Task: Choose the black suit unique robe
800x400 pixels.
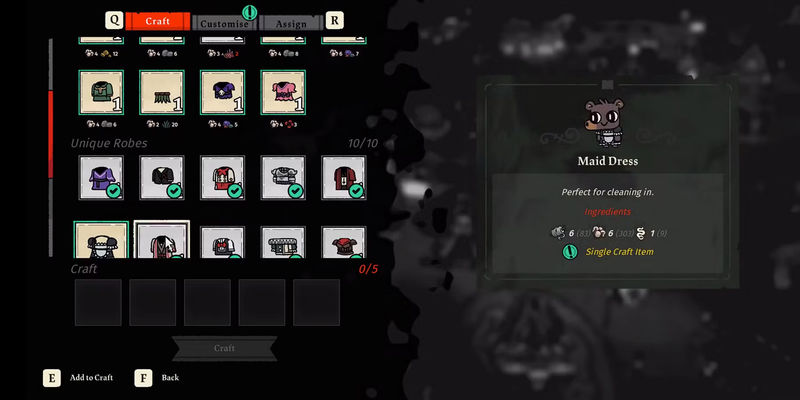Action: coord(162,177)
